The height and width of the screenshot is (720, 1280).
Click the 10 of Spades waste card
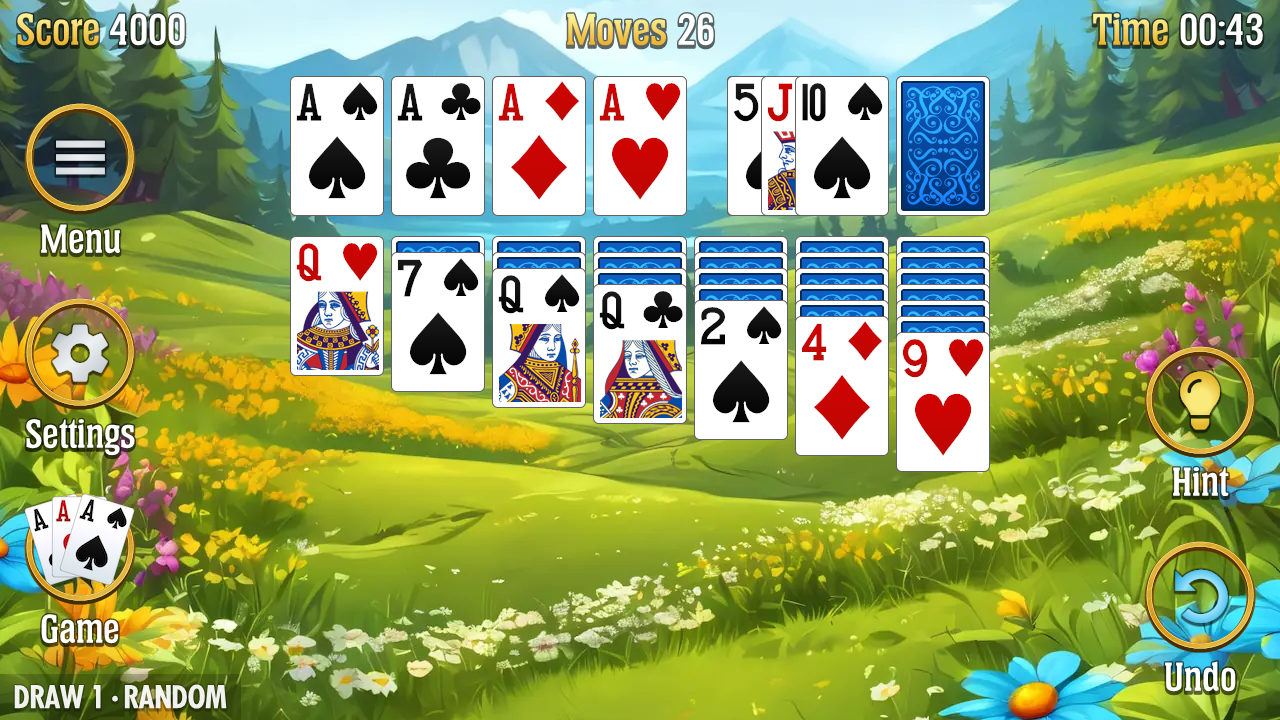coord(842,145)
